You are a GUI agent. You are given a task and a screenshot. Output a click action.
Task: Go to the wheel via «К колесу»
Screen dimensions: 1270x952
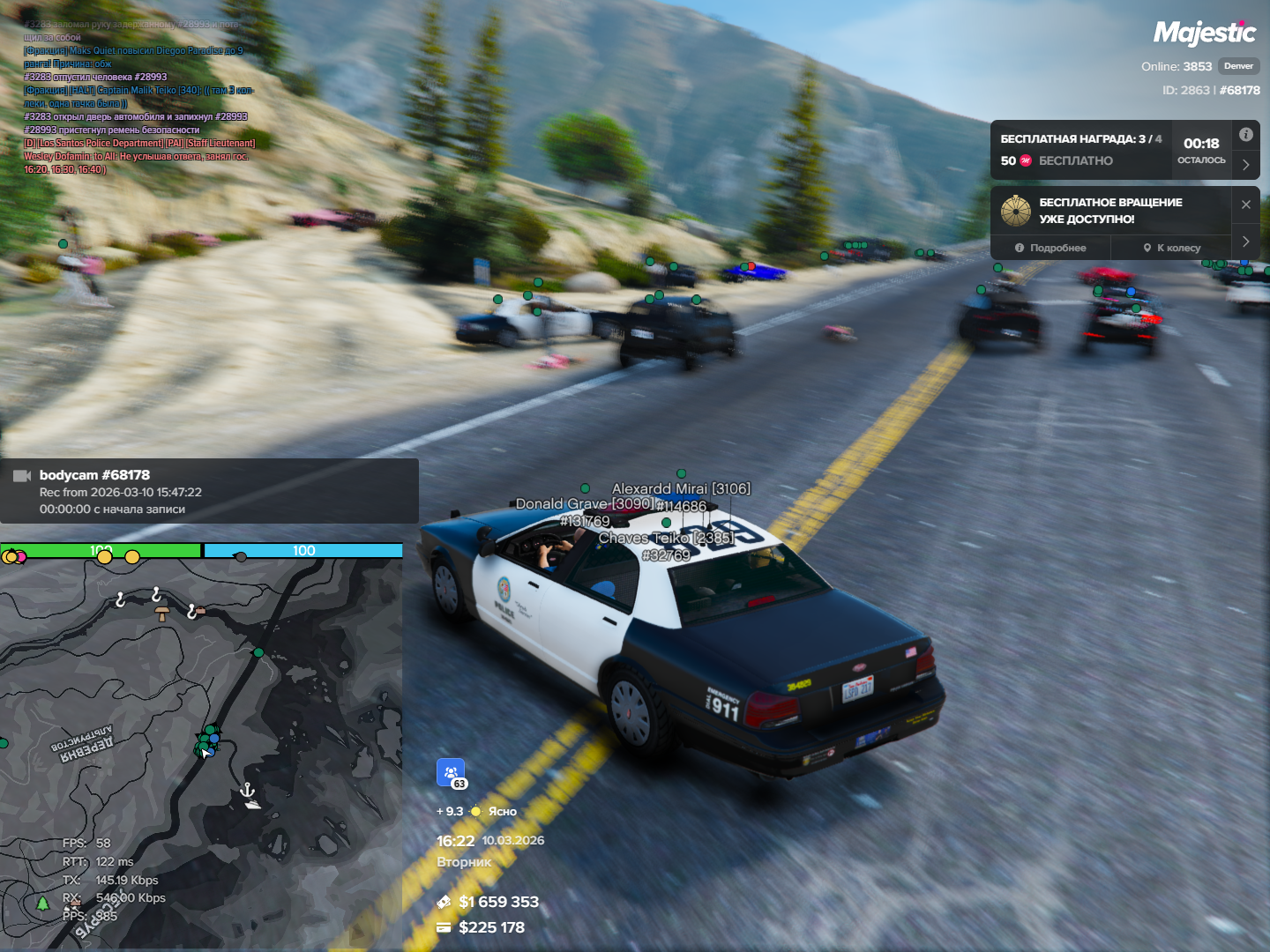1171,248
